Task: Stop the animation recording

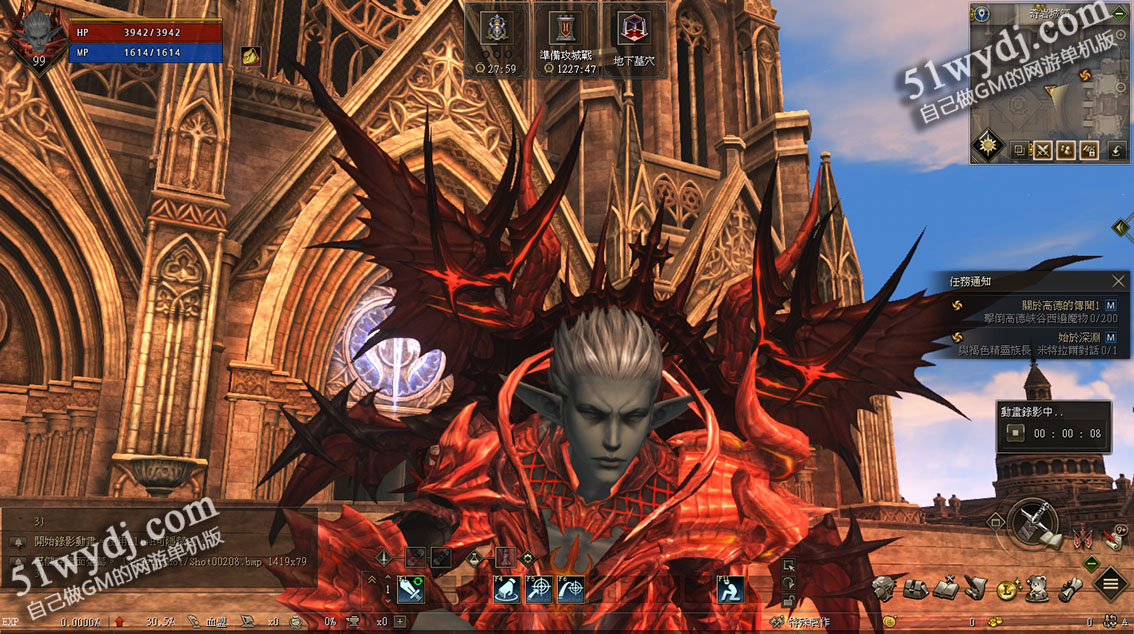Action: [x=1016, y=433]
